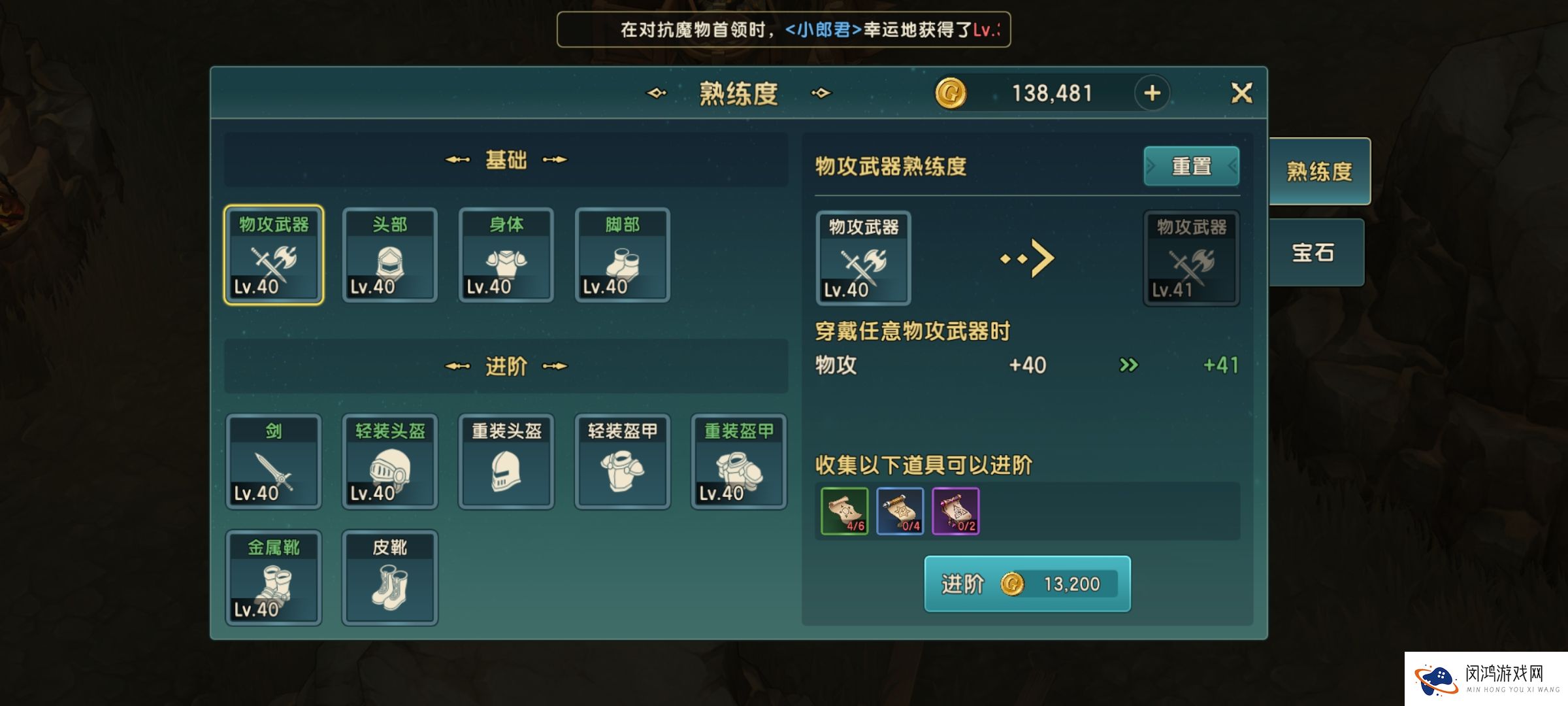Choose the 皮靴 leather boots slot
The image size is (1568, 706).
point(389,578)
